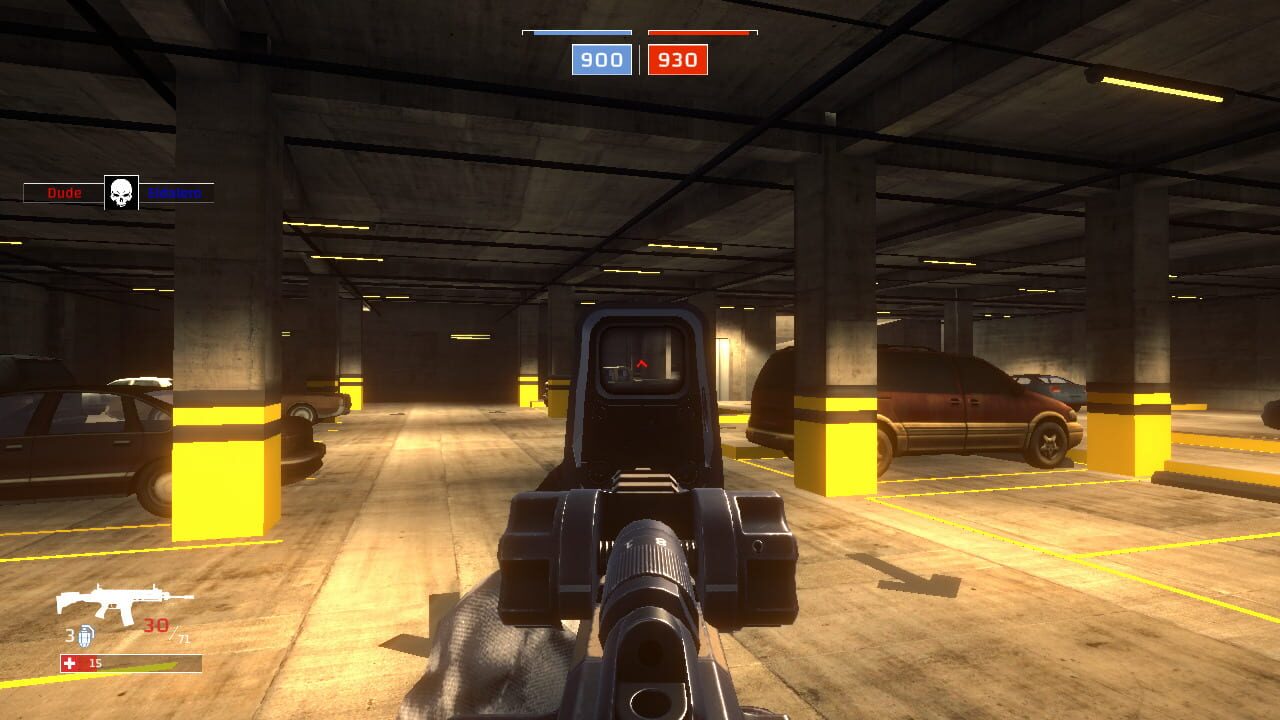Viewport: 1280px width, 720px height.
Task: Click the red health cross icon
Action: tap(70, 662)
